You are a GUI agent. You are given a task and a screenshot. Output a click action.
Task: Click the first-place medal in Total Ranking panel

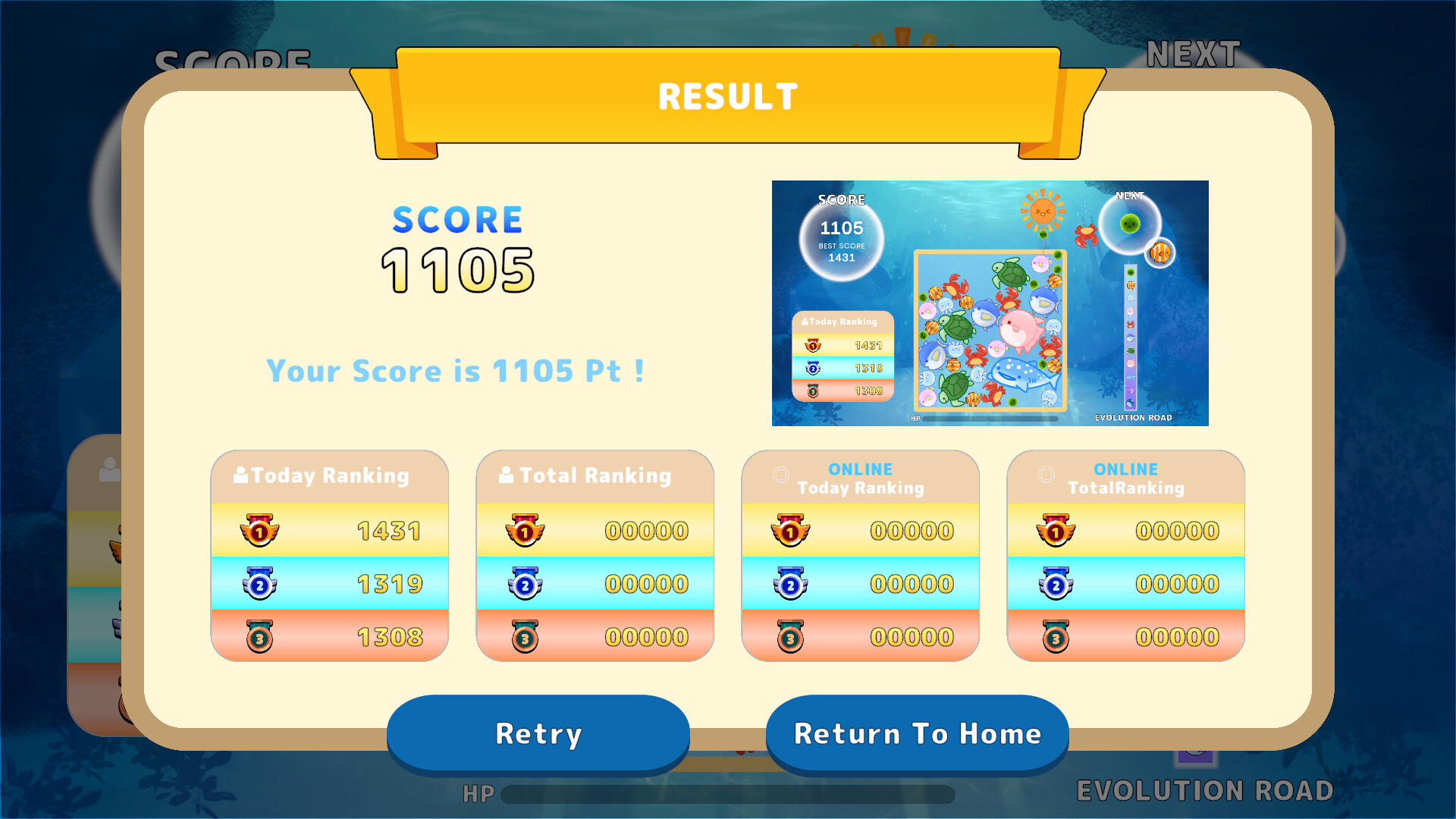(x=526, y=531)
